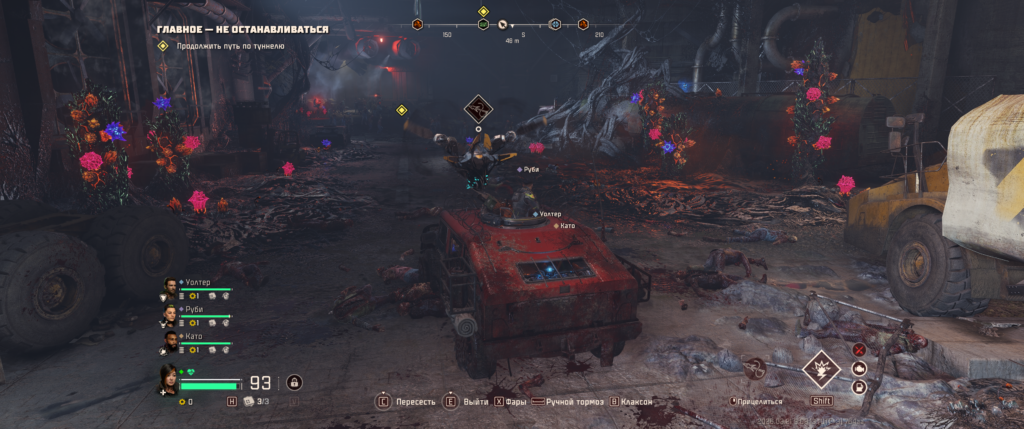
Task: Click the harpoon diamond marker above vehicle
Action: click(479, 109)
